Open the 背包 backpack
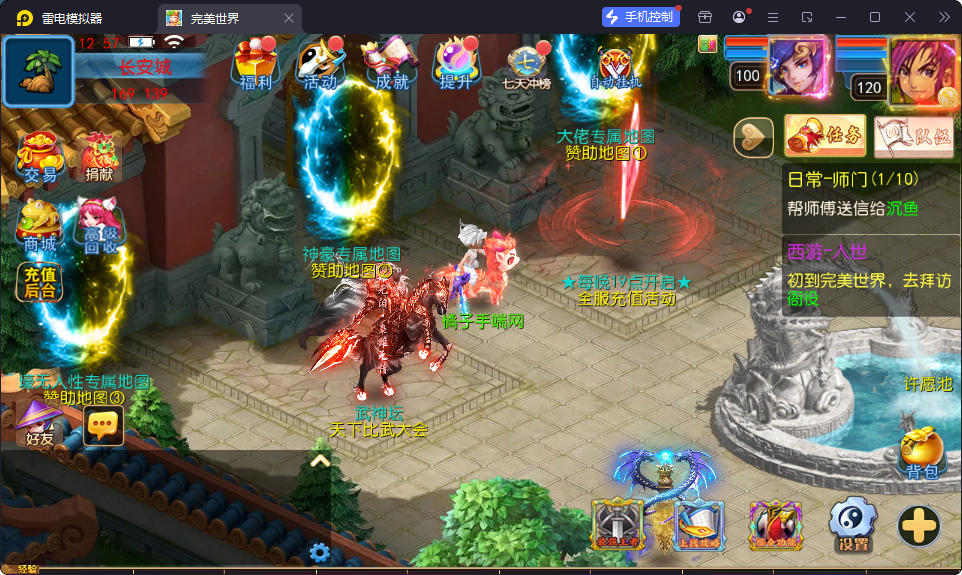The width and height of the screenshot is (962, 575). tap(921, 454)
